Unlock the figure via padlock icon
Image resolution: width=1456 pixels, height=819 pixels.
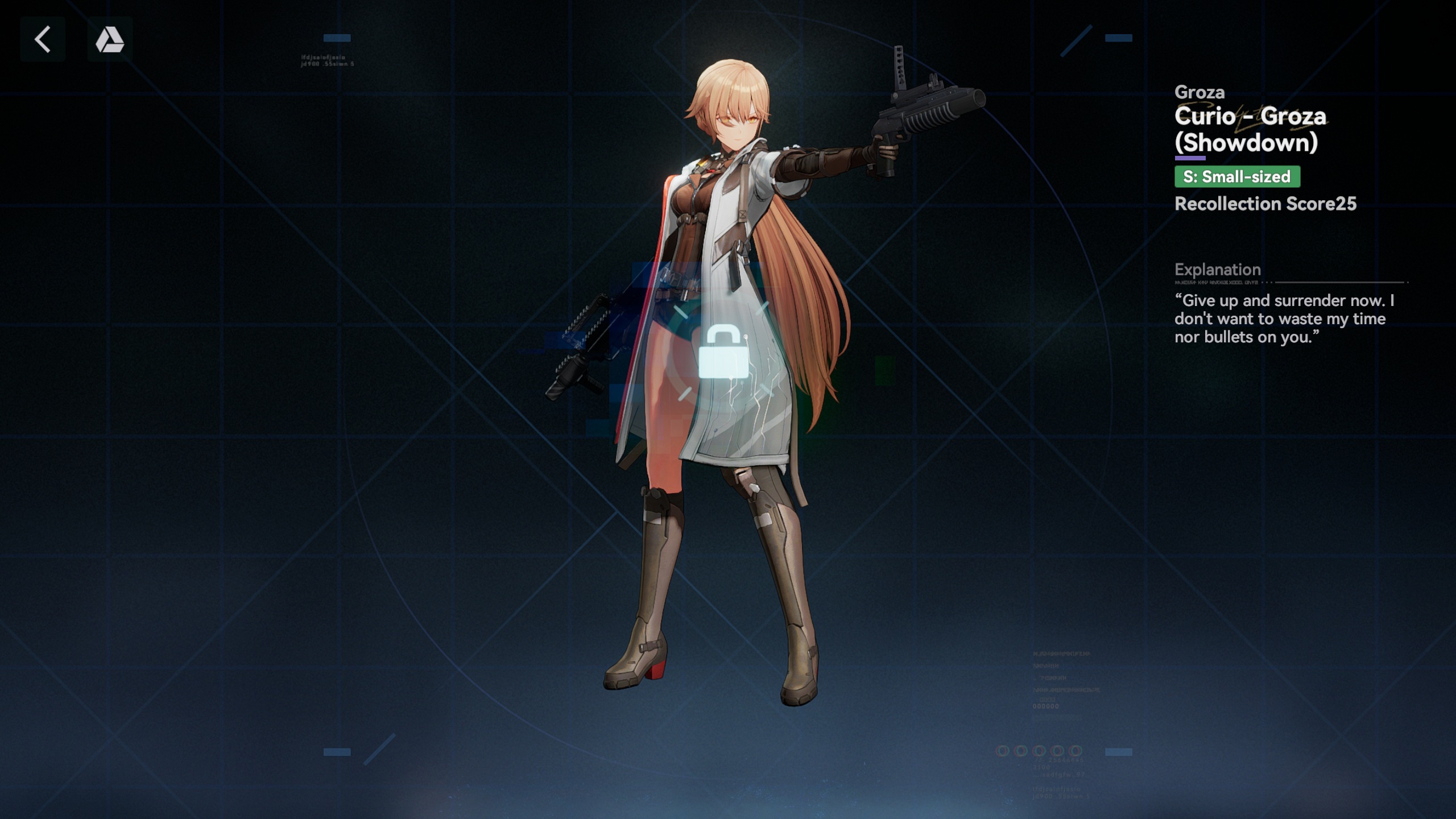723,352
